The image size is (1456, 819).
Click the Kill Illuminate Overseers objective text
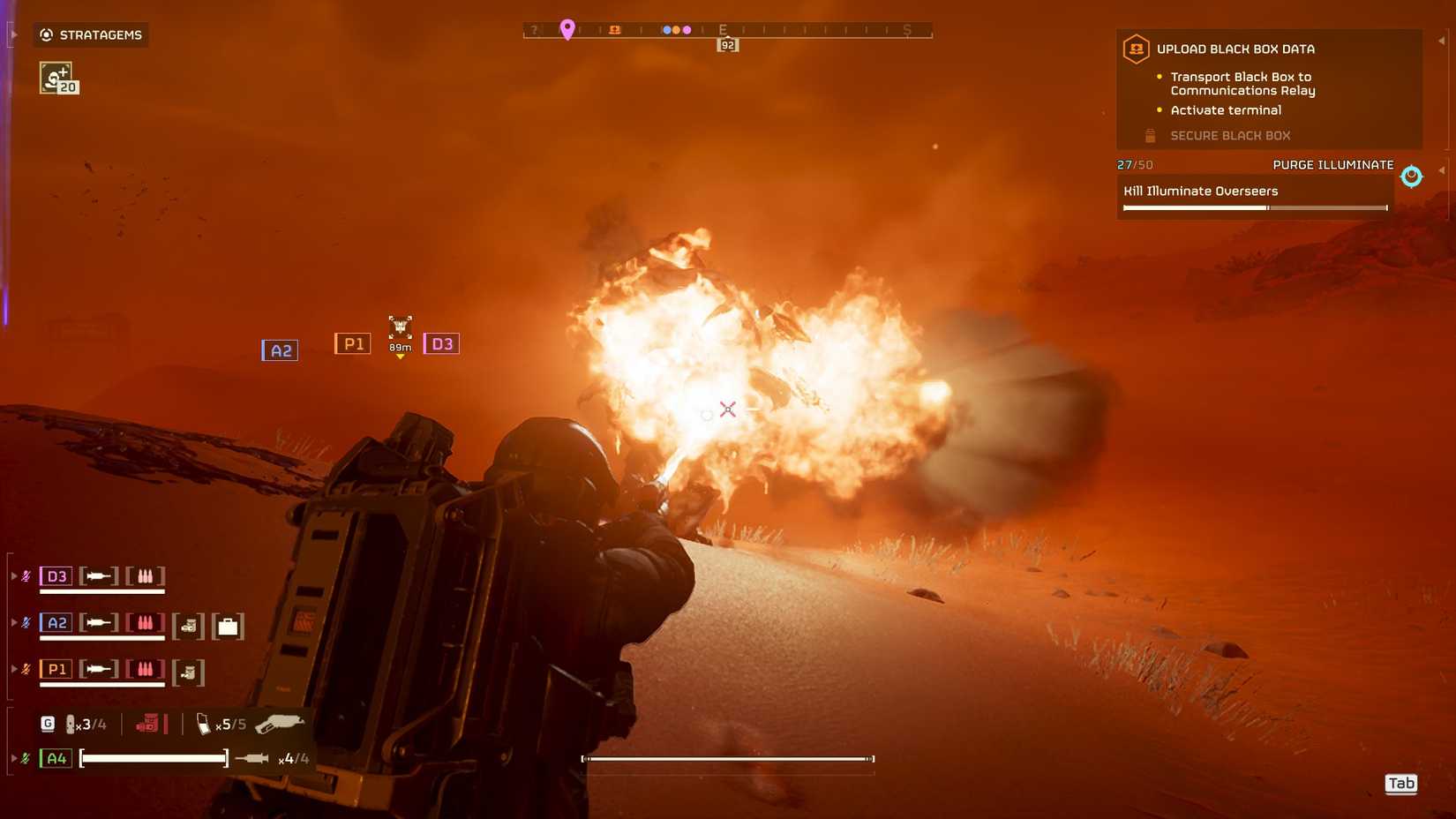point(1200,191)
